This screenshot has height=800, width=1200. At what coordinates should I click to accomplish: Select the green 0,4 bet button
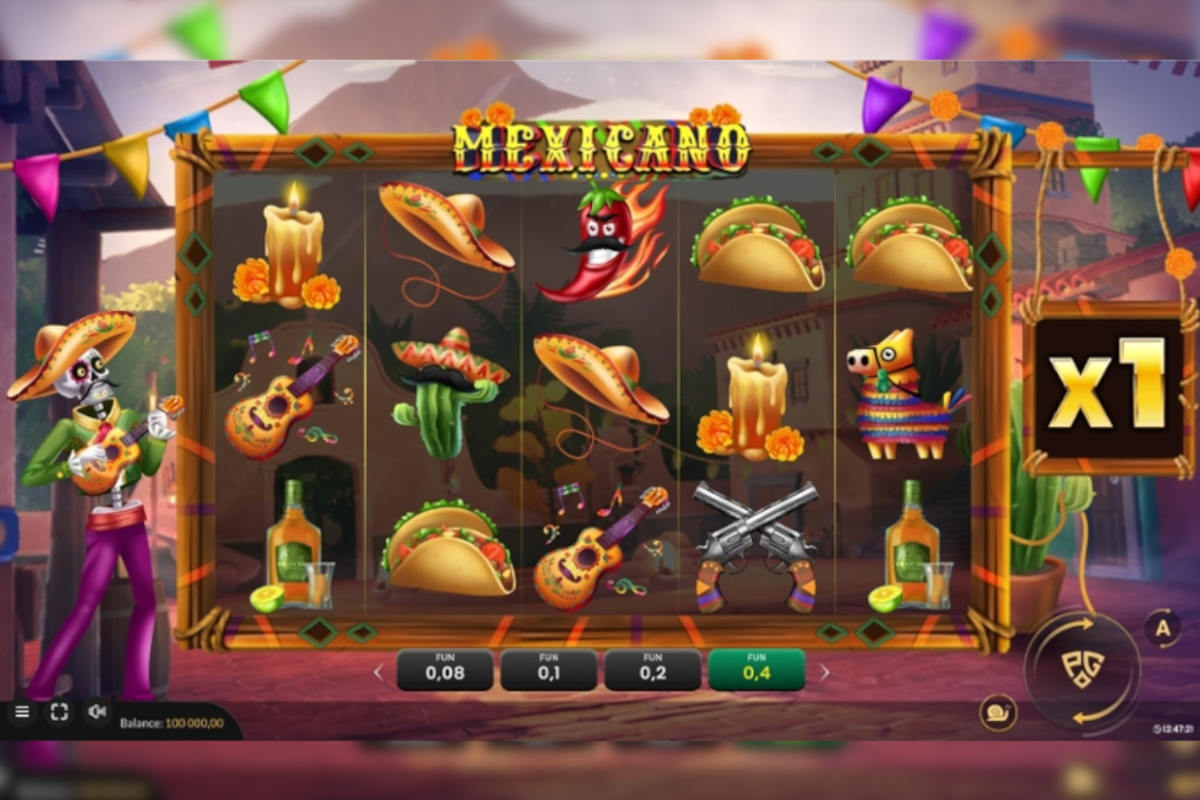coord(756,670)
